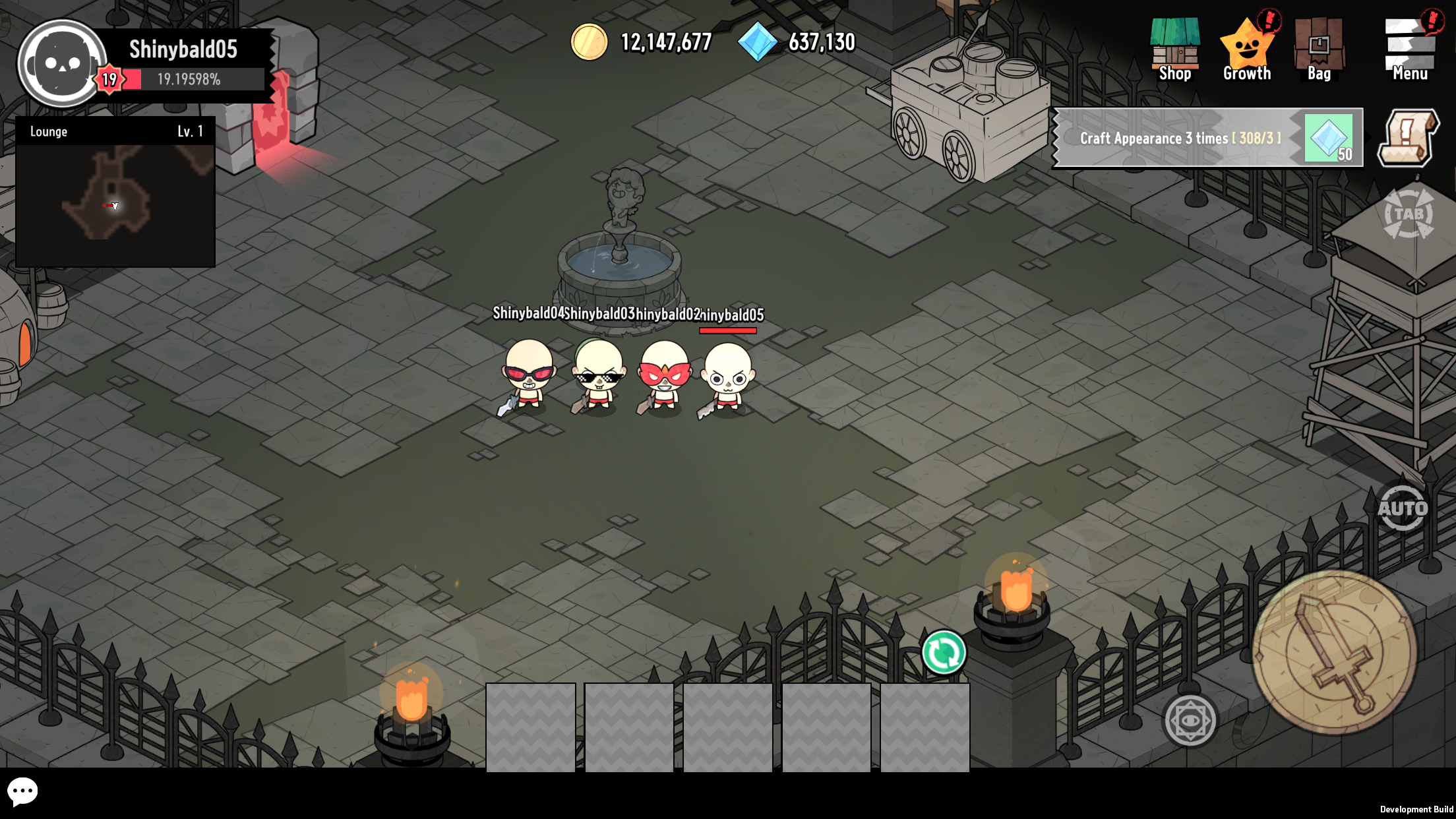
Task: Open the Lv. 1 label on the minimap
Action: [191, 131]
